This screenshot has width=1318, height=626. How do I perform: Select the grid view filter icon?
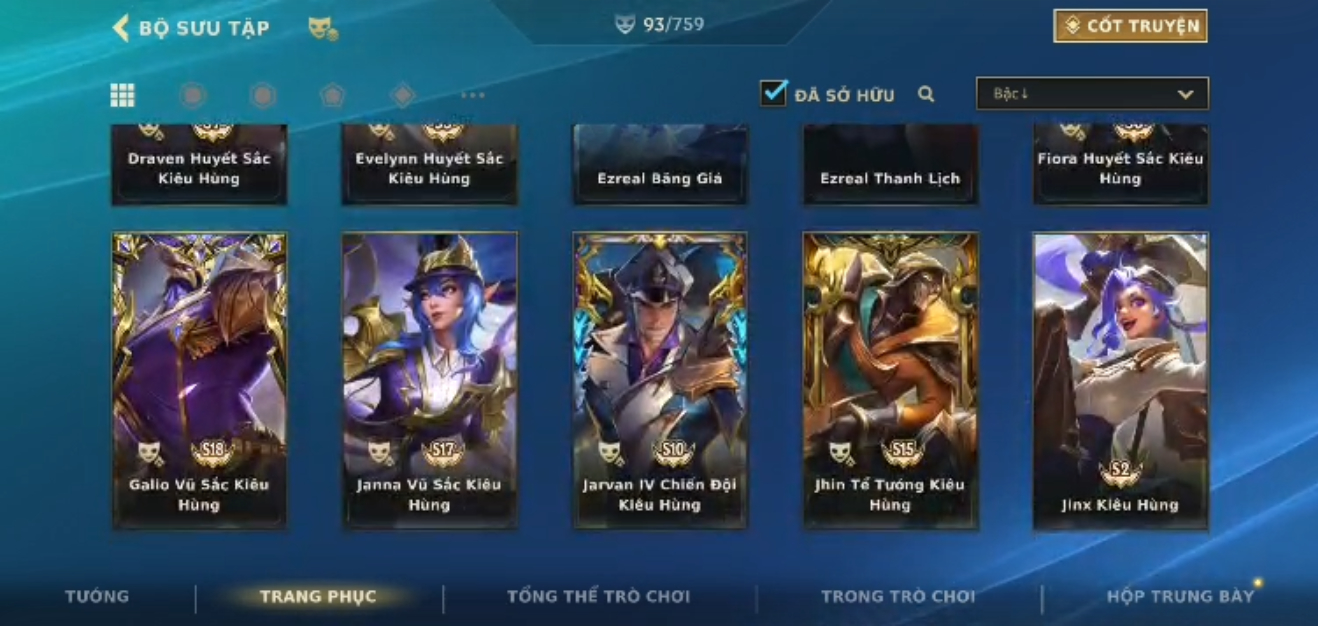point(122,95)
